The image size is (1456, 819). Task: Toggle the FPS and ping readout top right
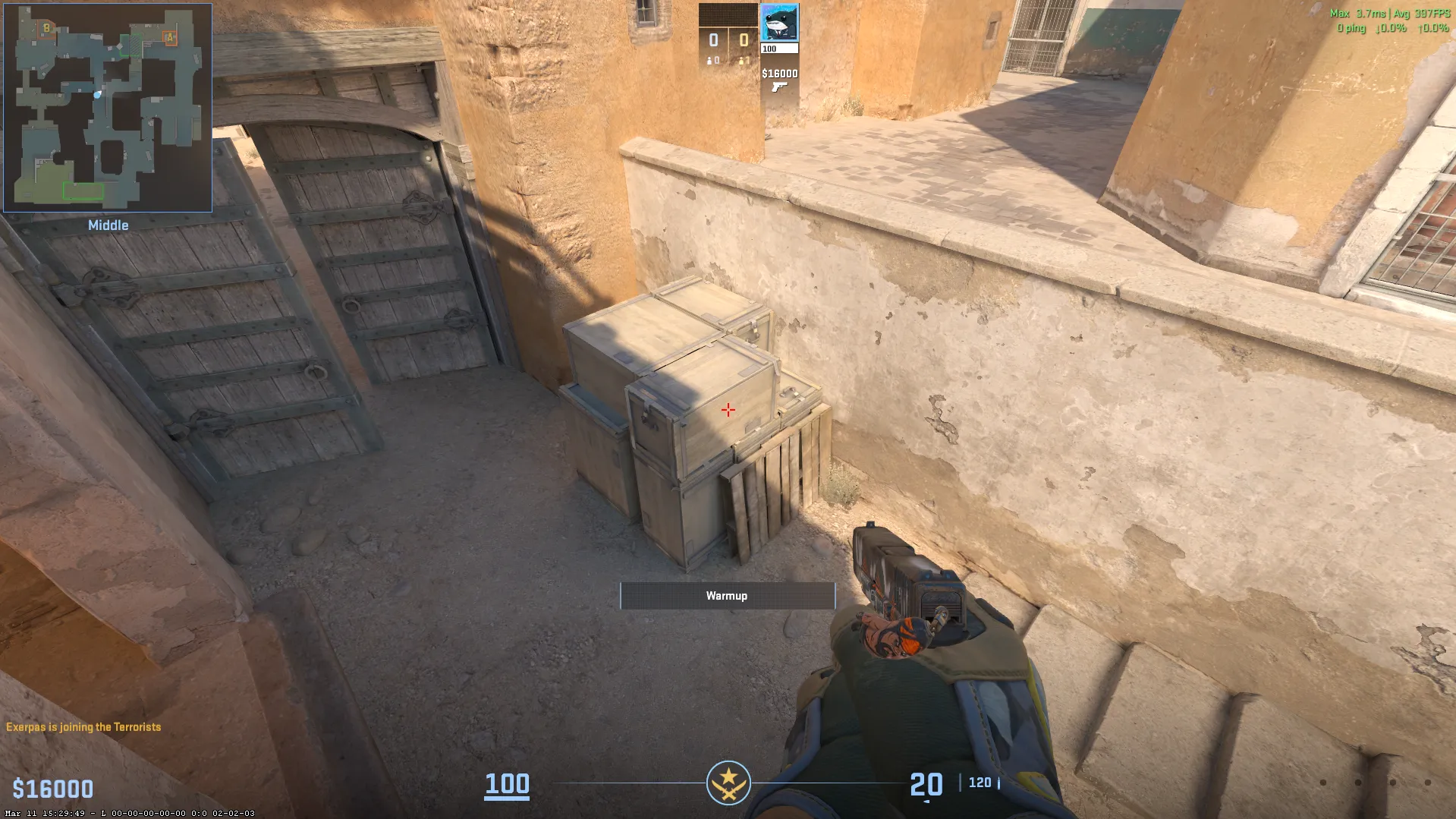(1388, 21)
